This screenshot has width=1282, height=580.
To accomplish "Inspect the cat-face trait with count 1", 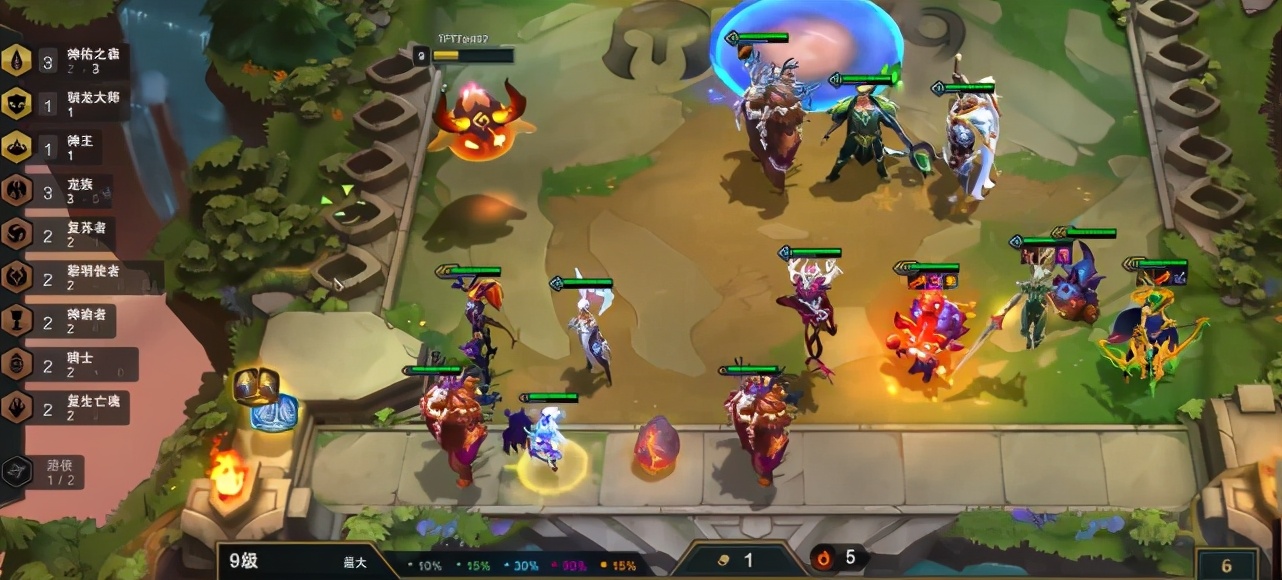I will (62, 104).
